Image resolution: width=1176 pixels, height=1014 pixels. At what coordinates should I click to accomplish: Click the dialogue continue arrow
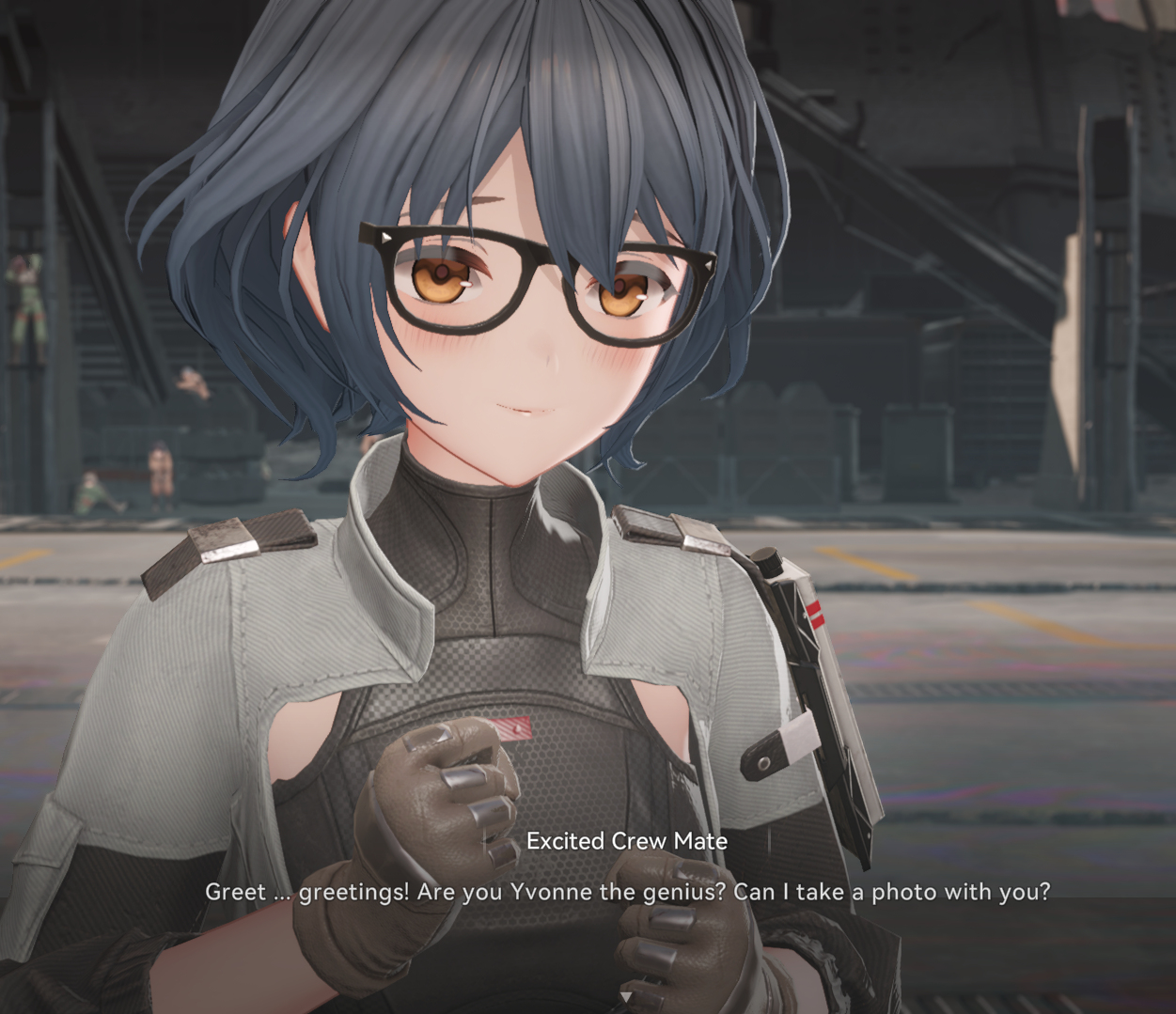[x=625, y=996]
